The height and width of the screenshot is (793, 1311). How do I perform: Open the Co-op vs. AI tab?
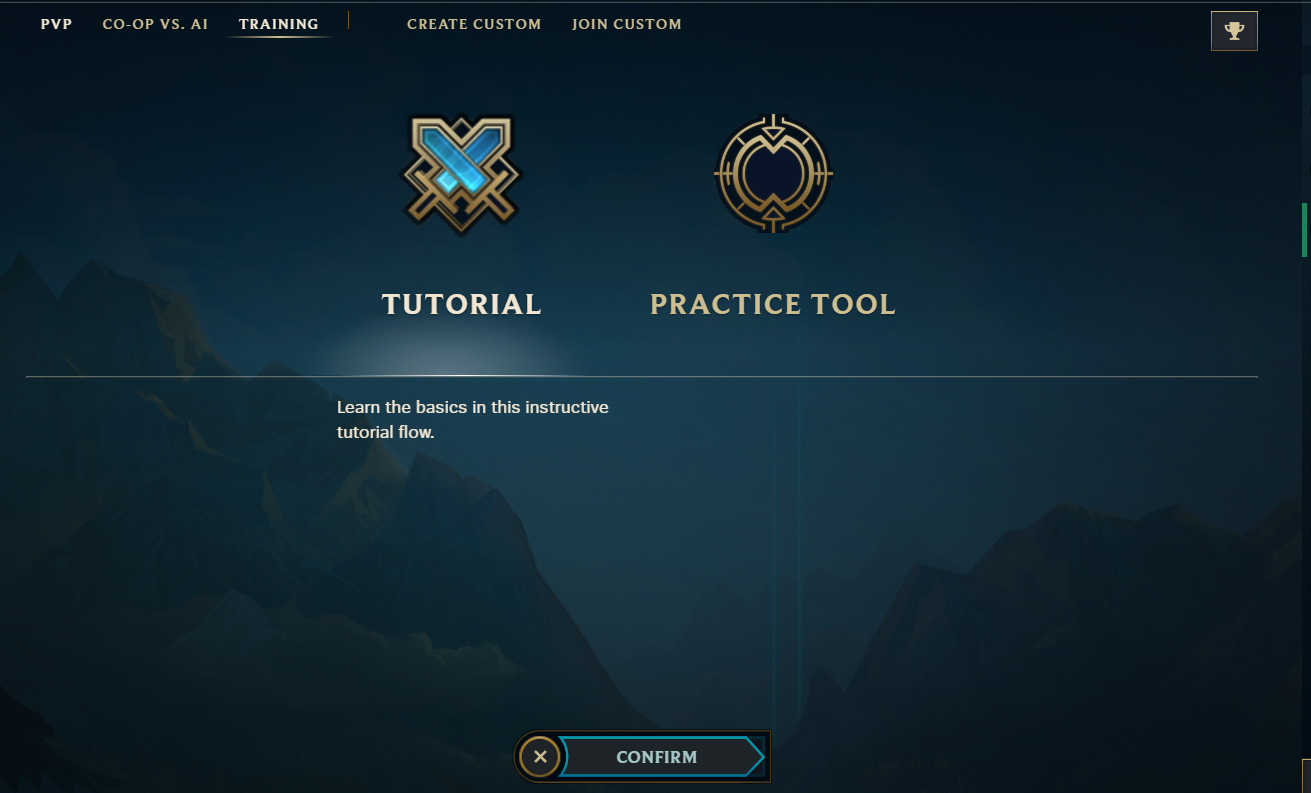tap(155, 24)
